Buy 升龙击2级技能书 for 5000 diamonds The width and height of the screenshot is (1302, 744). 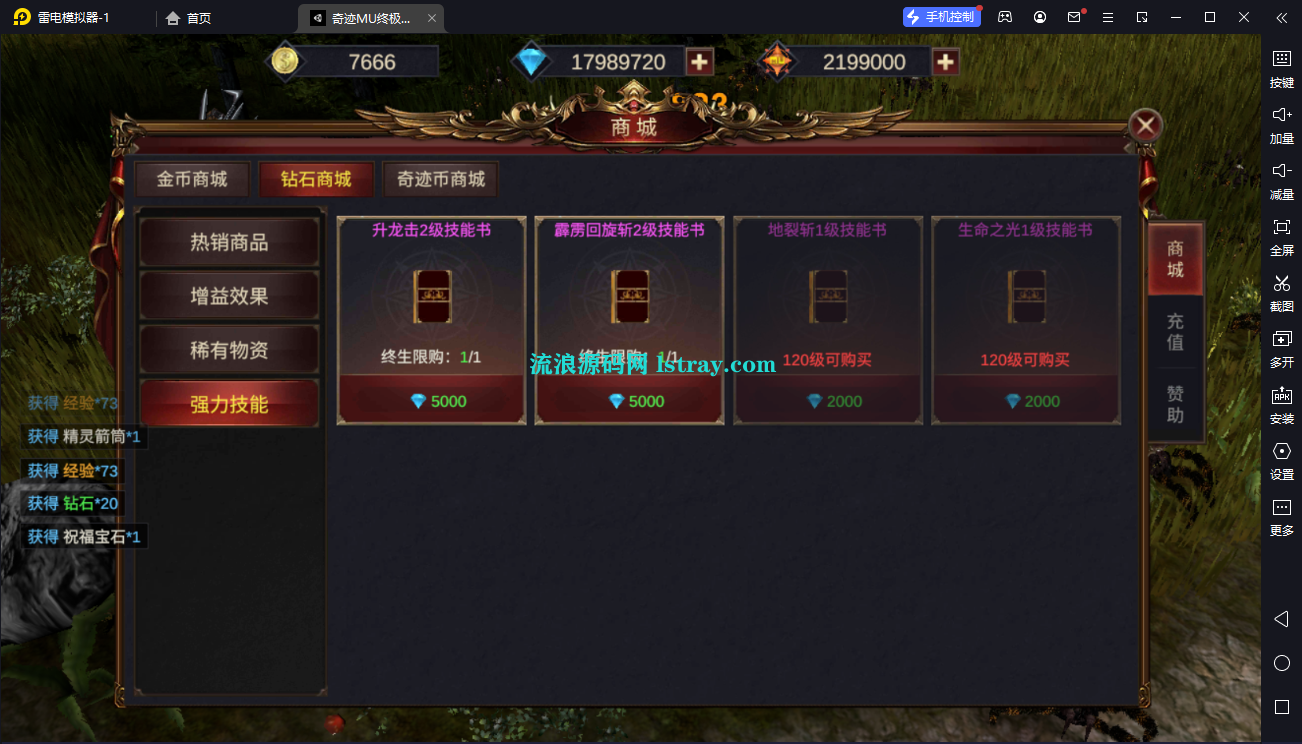pos(430,400)
